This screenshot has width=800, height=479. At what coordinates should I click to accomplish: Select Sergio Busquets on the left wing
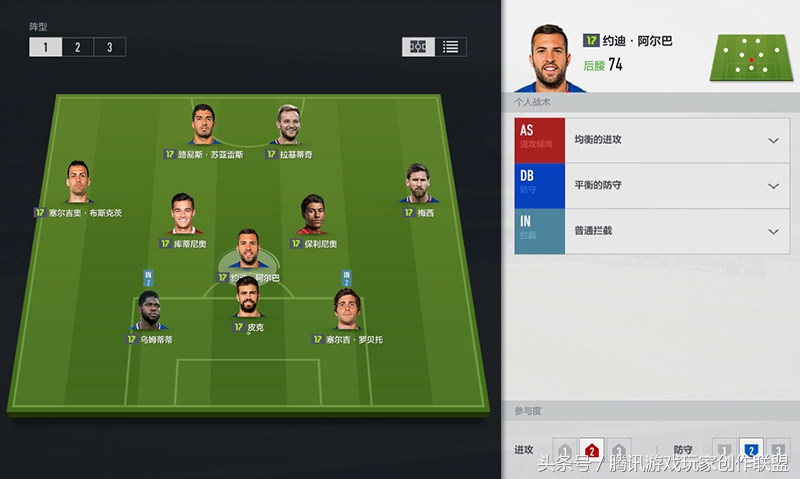78,184
